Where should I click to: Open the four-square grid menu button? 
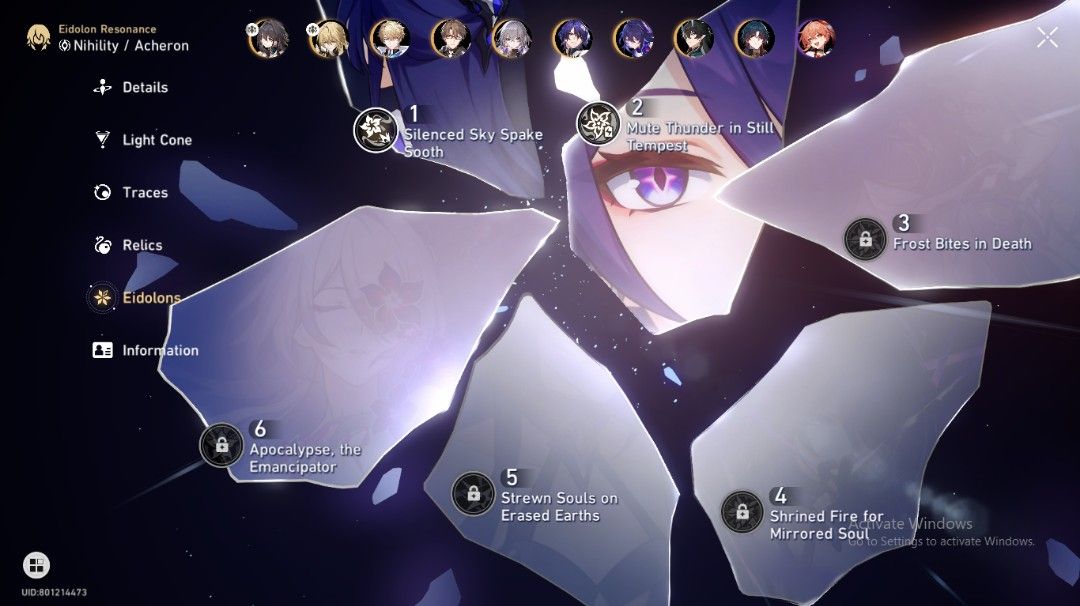pos(36,566)
